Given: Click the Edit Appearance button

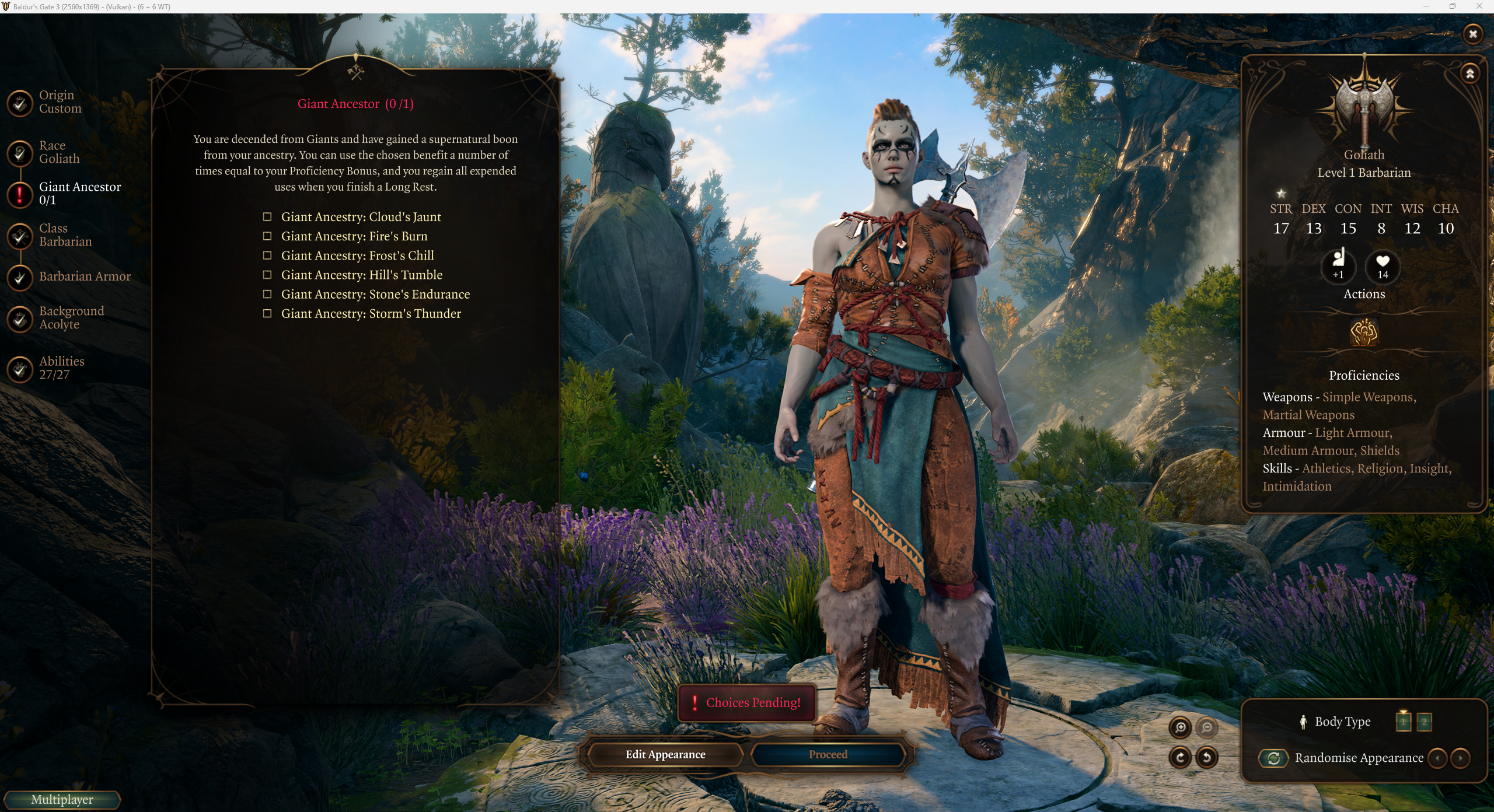Looking at the screenshot, I should click(665, 754).
